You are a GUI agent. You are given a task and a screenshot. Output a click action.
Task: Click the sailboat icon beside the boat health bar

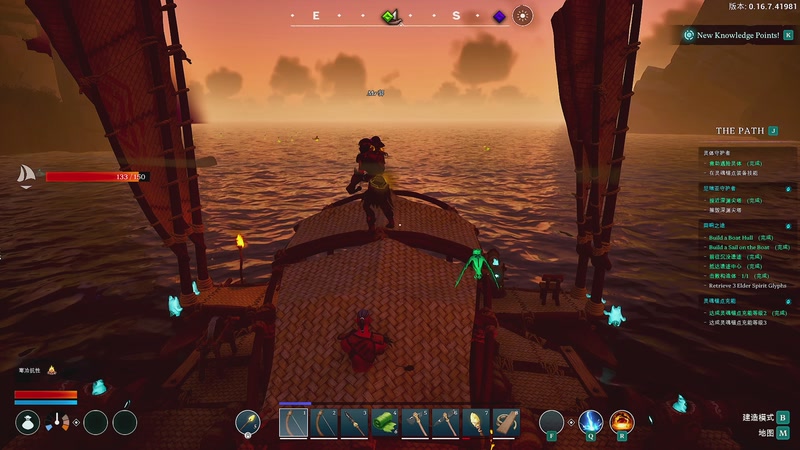[26, 176]
